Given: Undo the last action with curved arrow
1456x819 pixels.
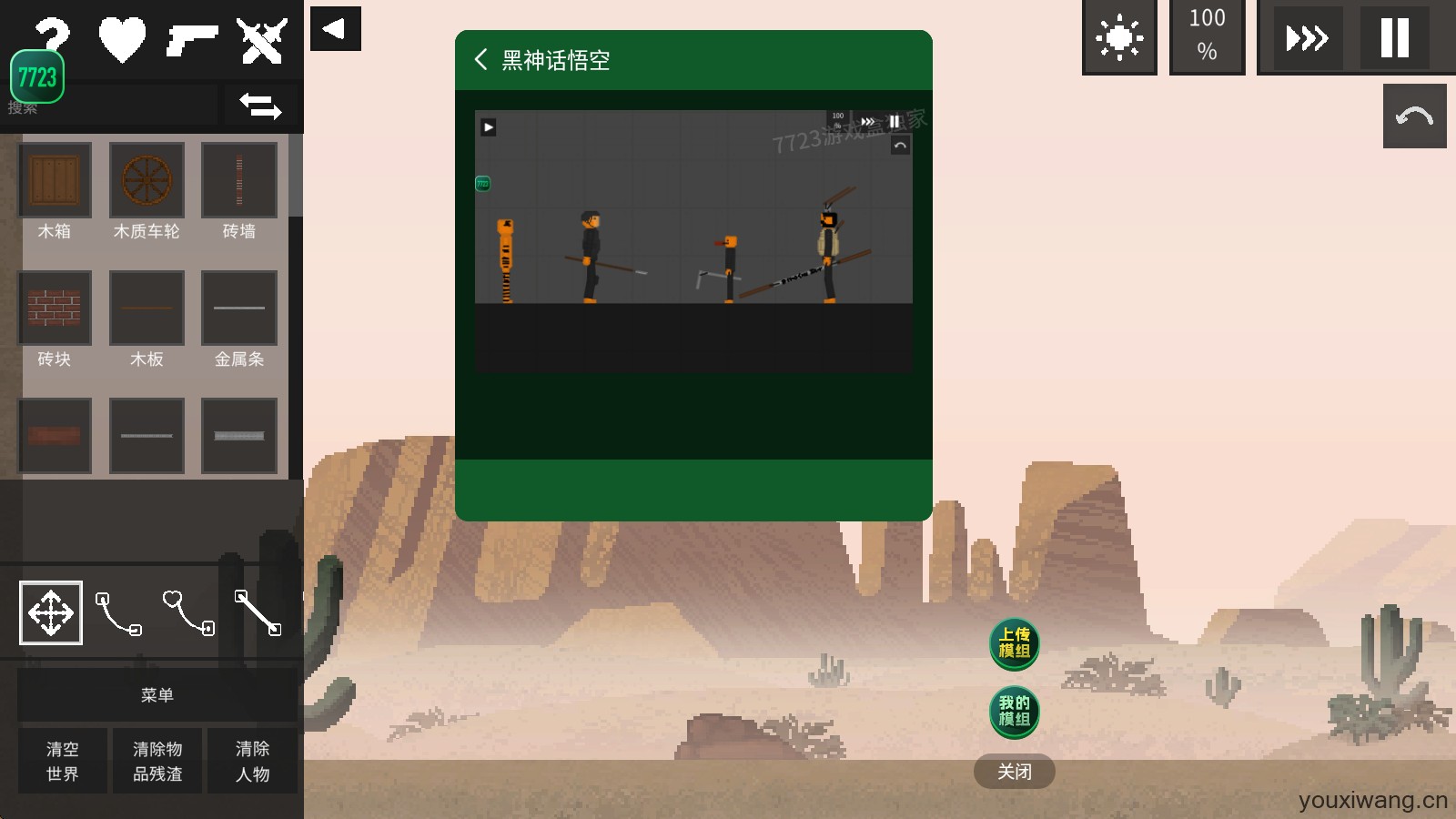Looking at the screenshot, I should tap(1414, 116).
